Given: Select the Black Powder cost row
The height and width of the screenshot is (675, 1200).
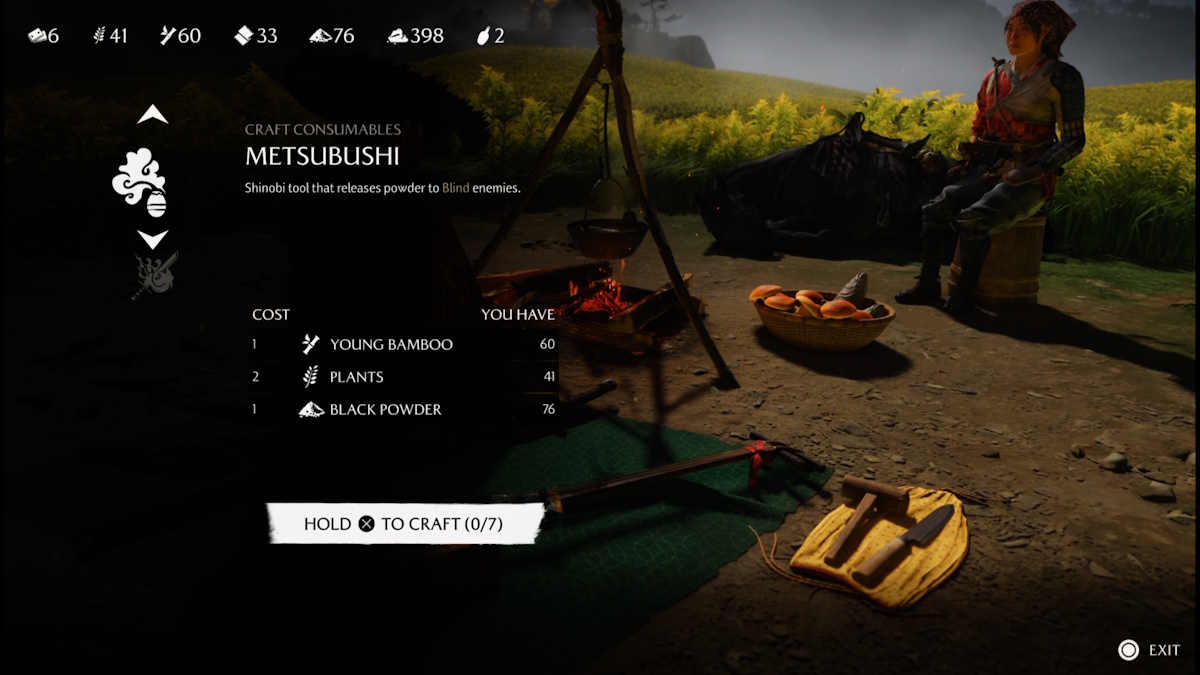Looking at the screenshot, I should click(x=404, y=409).
